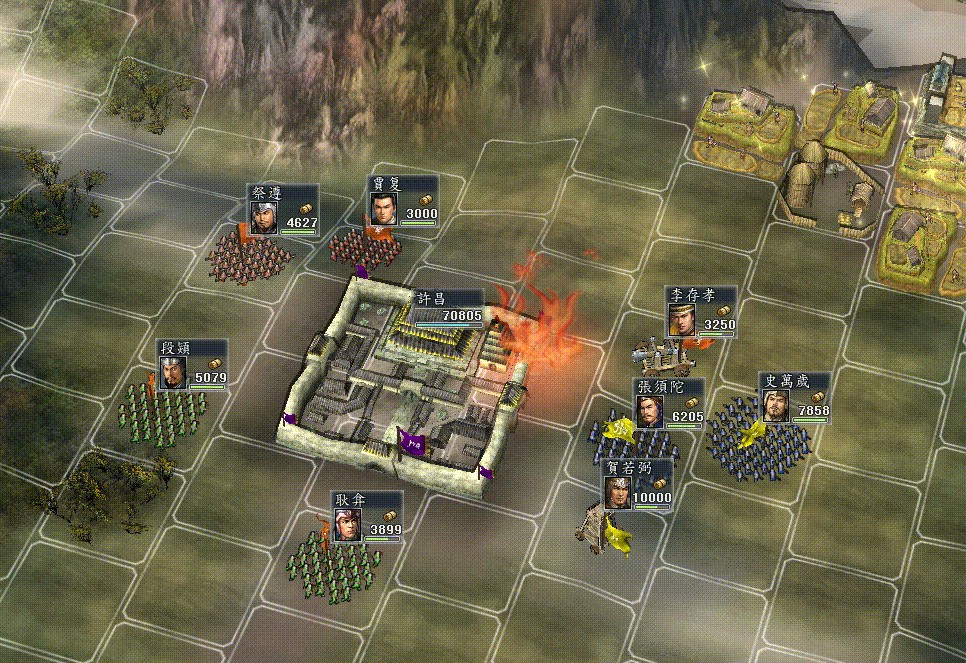Select the 李存孝 unit tag with 3250 troops
This screenshot has height=663, width=966.
[x=701, y=312]
